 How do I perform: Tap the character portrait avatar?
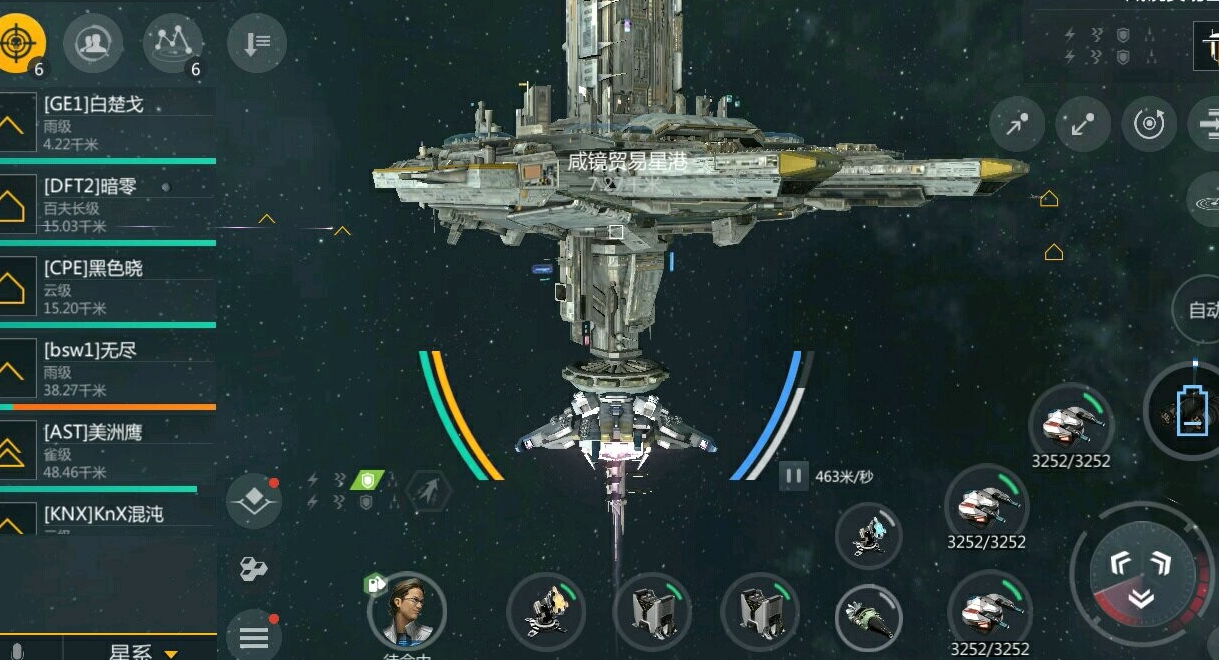(406, 610)
